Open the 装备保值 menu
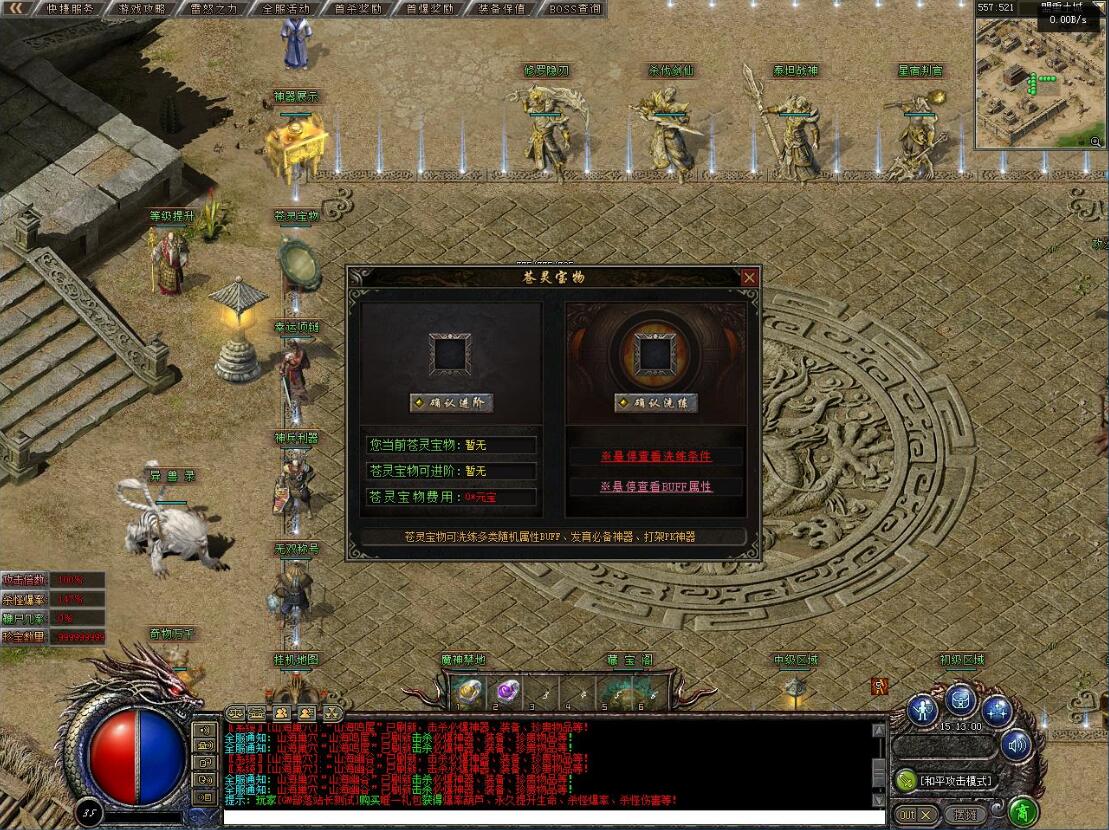1109x830 pixels. [x=502, y=8]
